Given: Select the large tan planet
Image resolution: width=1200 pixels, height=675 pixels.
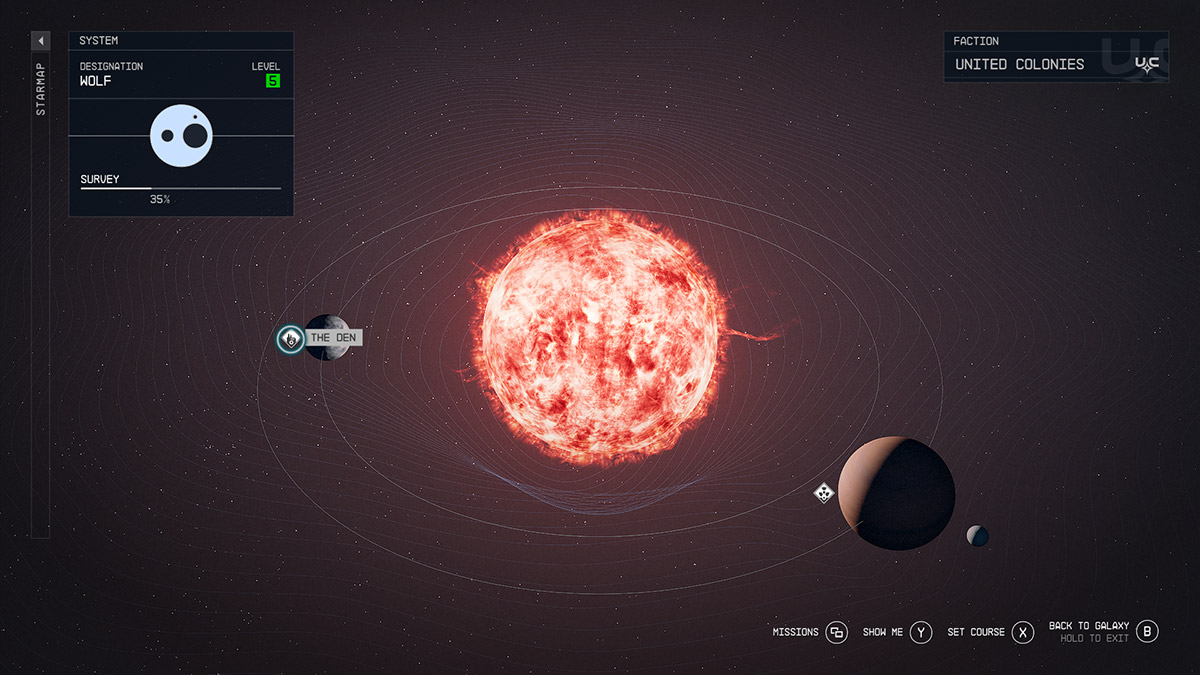Looking at the screenshot, I should (895, 493).
